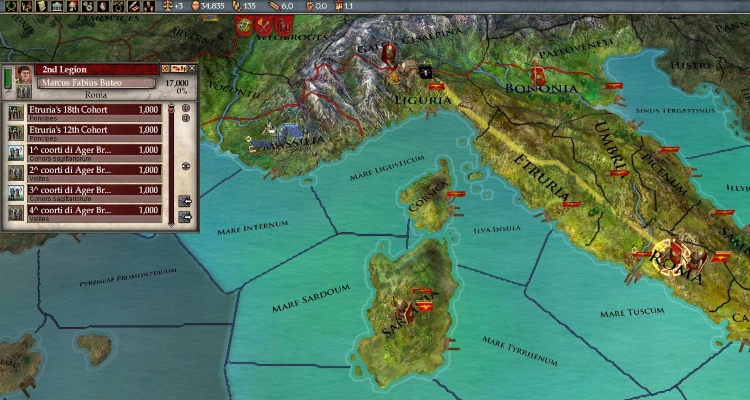The width and height of the screenshot is (750, 400).
Task: Open the laurel wreath menu icon
Action: (10, 7)
